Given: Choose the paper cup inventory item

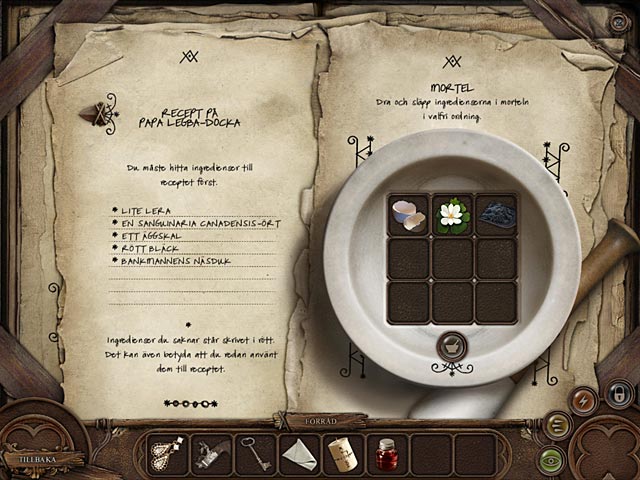Looking at the screenshot, I should tap(343, 454).
